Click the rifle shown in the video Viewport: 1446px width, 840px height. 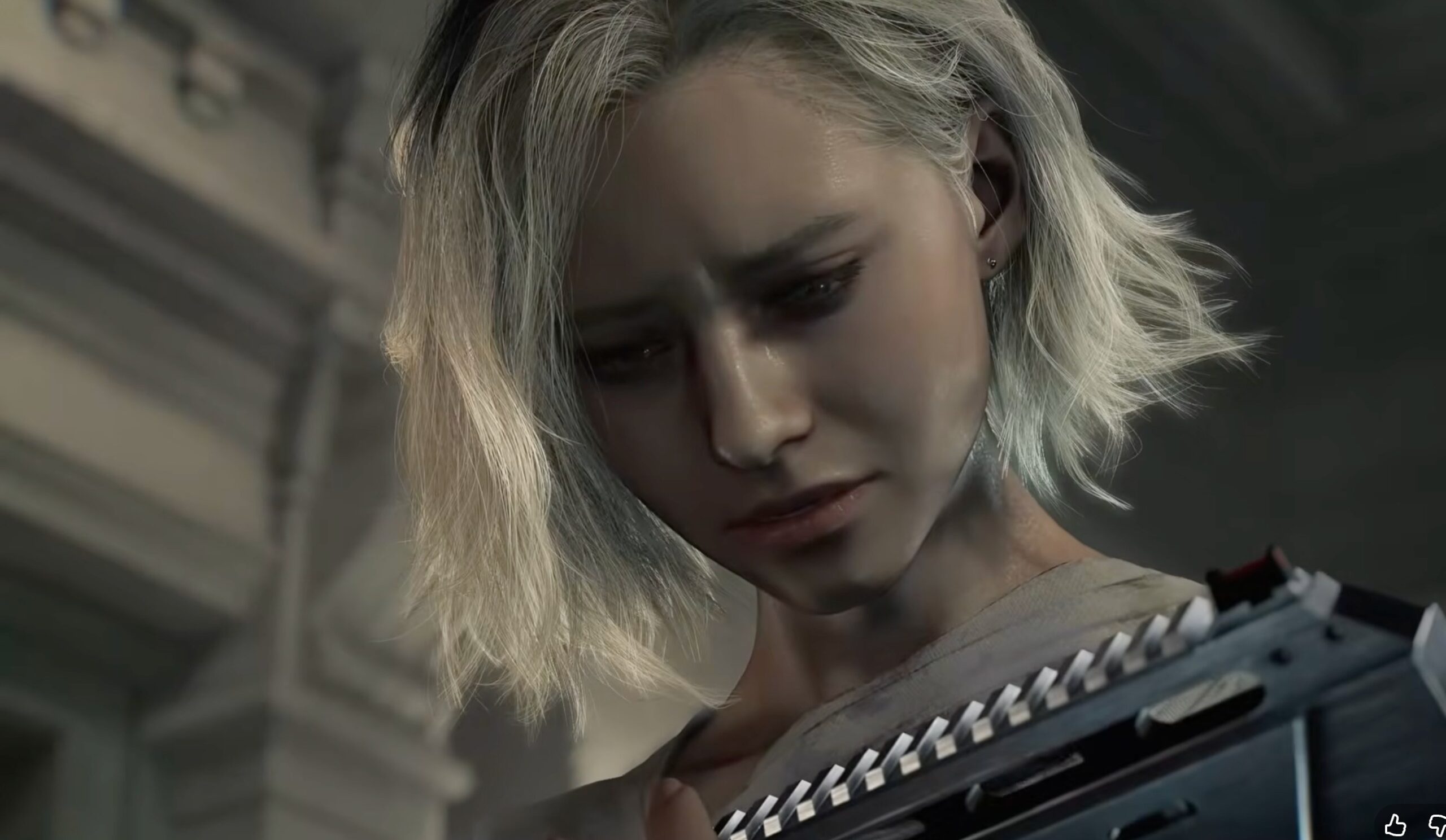tap(1148, 717)
